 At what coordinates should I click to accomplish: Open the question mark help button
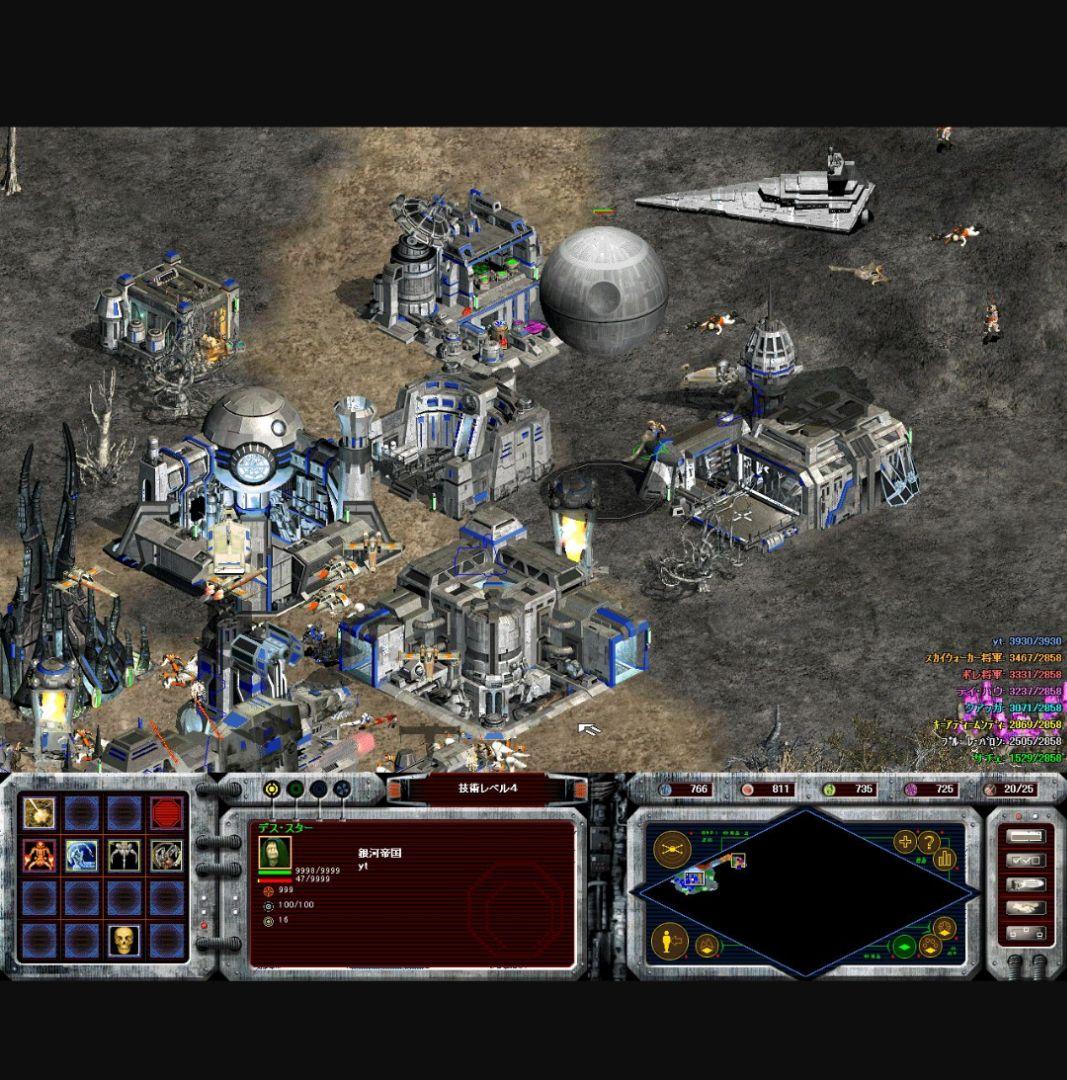point(929,843)
